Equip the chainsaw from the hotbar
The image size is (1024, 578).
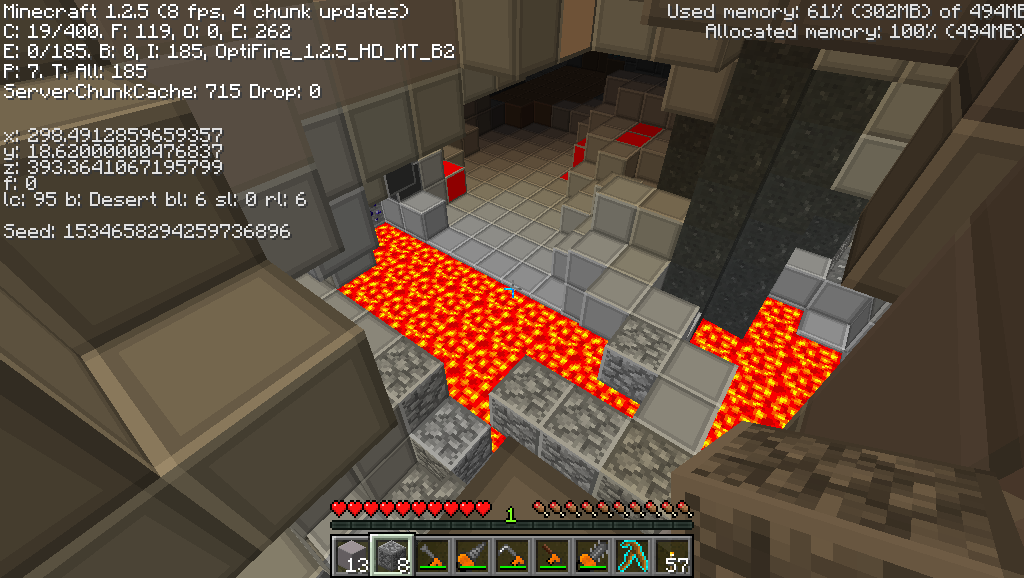point(591,554)
